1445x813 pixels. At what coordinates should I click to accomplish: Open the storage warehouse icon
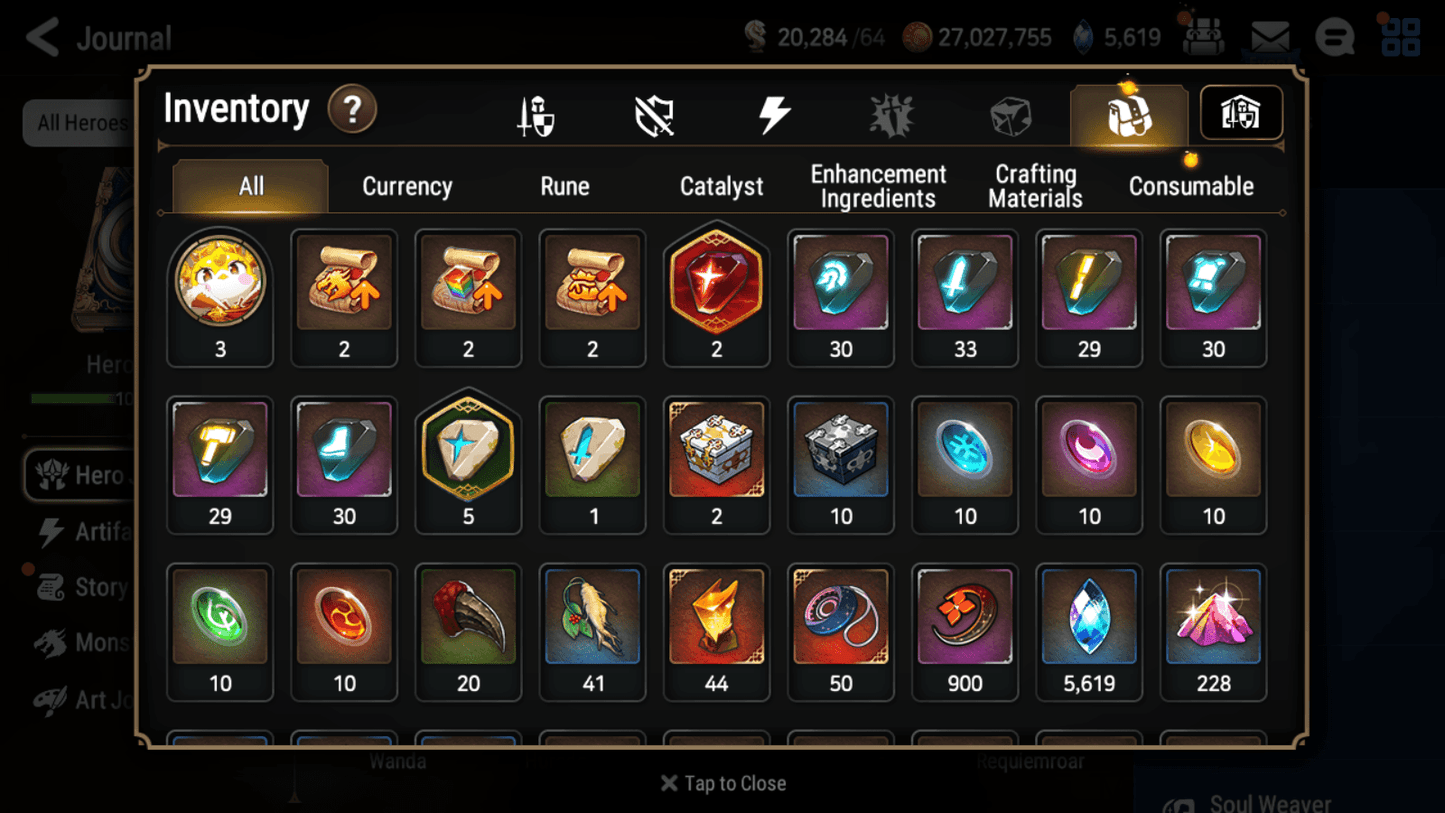tap(1240, 113)
